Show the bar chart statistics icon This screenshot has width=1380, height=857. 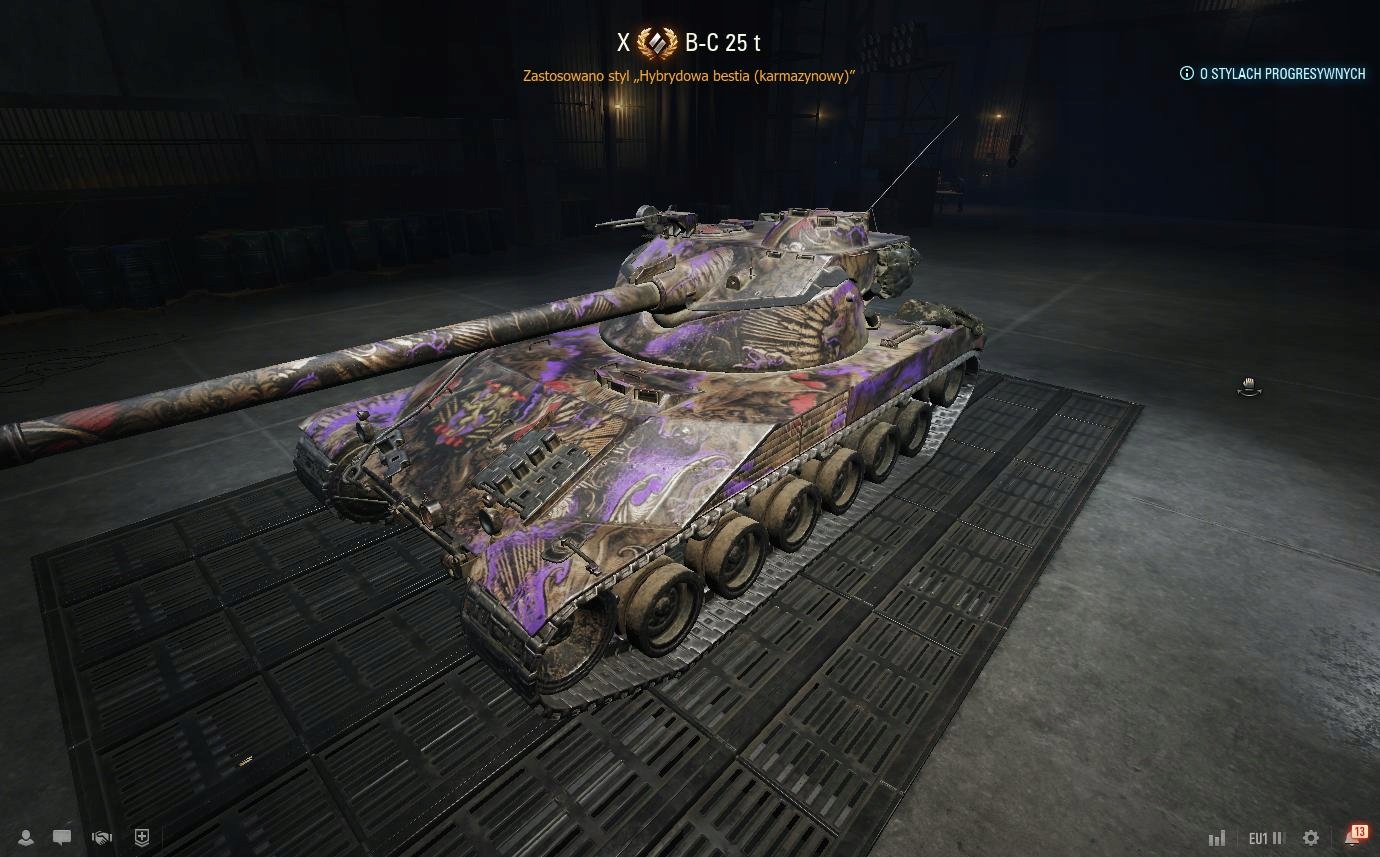pos(1217,838)
